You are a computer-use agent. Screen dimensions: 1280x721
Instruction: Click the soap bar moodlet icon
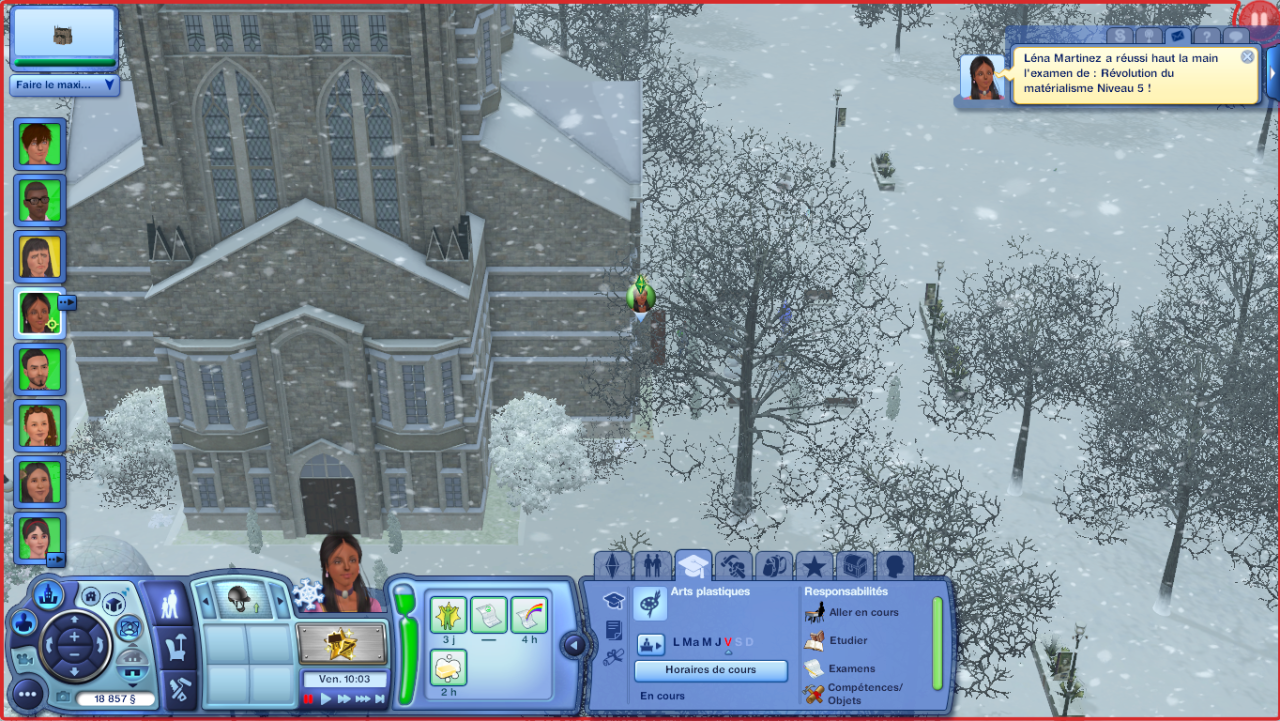[x=449, y=667]
